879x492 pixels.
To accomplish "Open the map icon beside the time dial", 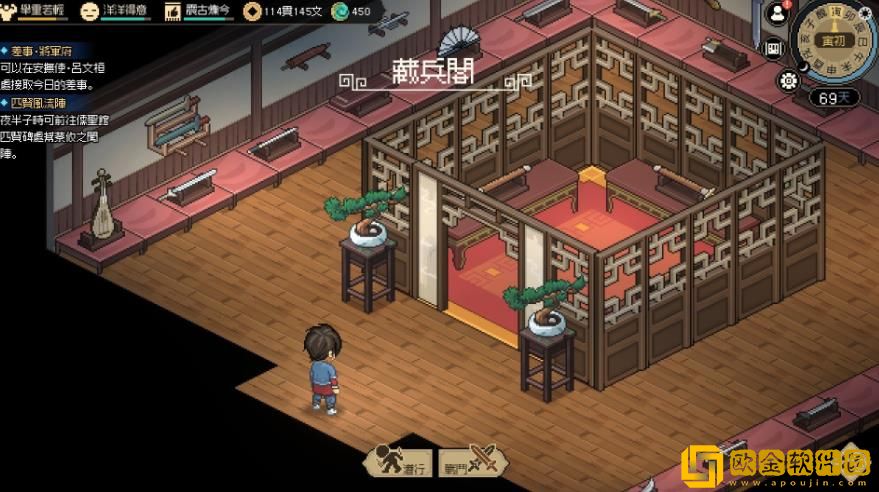I will (773, 48).
